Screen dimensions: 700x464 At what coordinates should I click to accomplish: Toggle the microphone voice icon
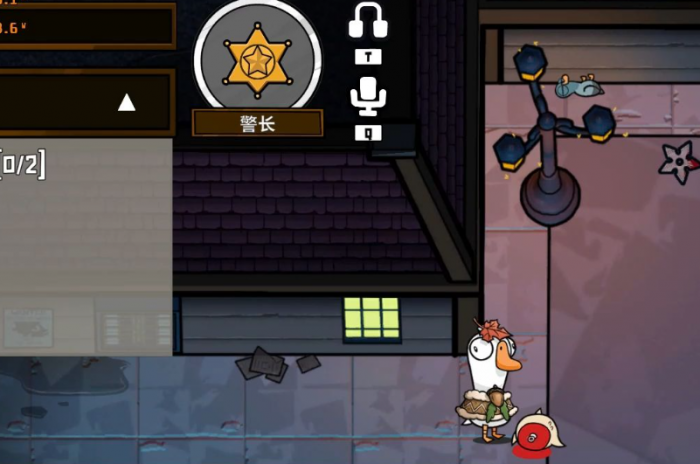[x=368, y=97]
